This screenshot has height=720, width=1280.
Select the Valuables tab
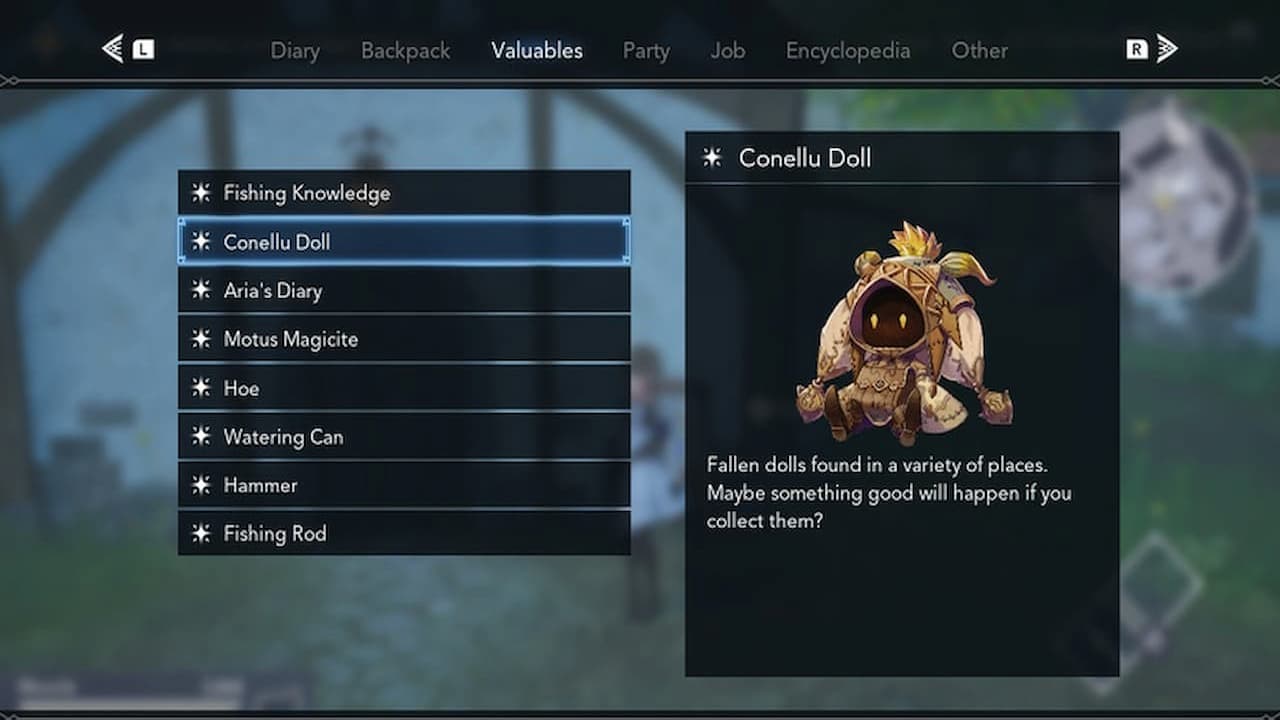pyautogui.click(x=537, y=50)
